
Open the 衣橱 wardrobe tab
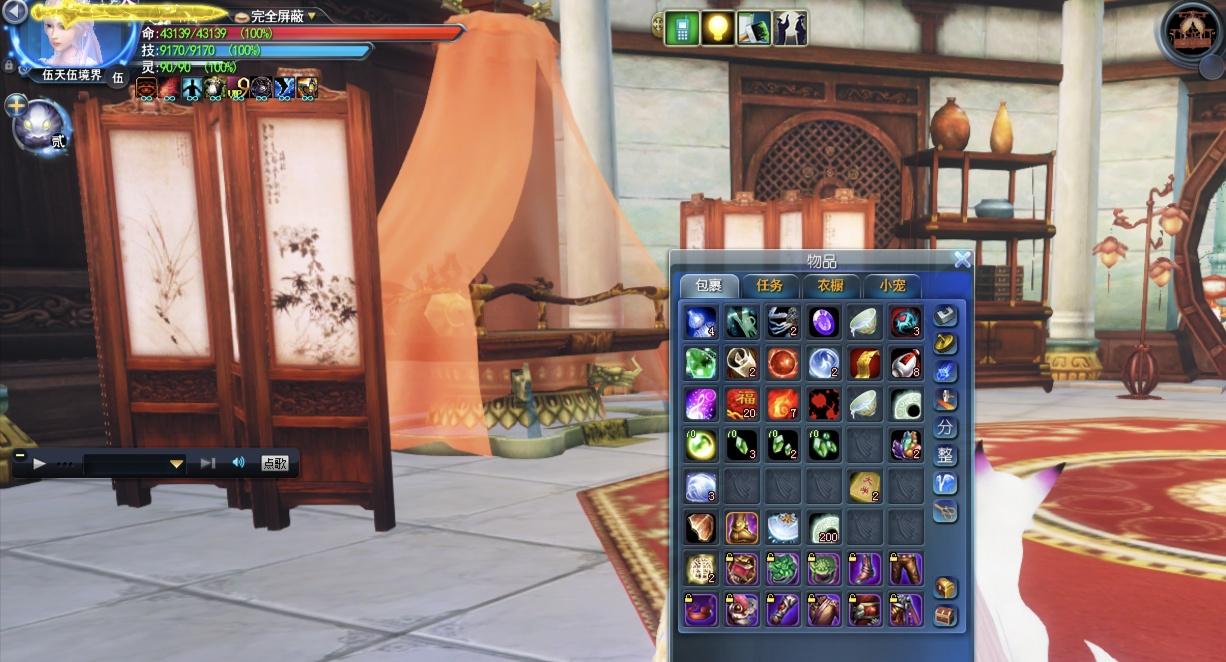pos(830,286)
